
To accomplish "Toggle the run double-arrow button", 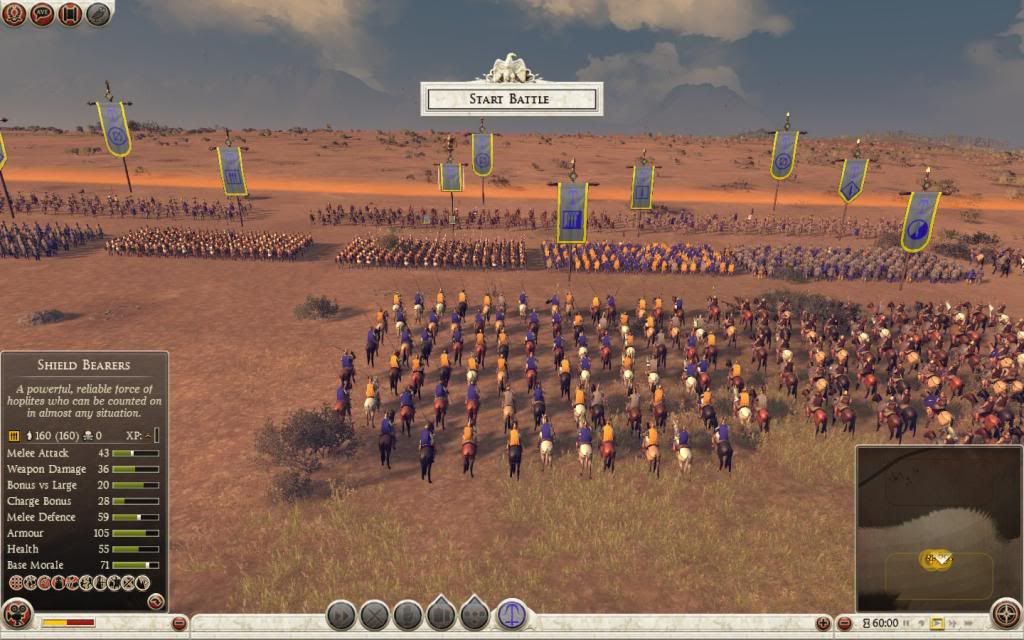I will [341, 615].
